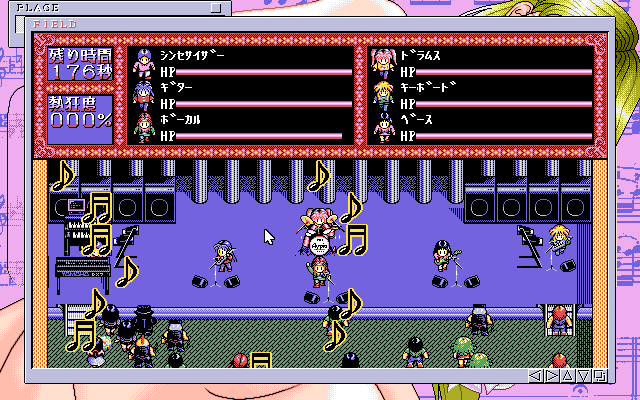Image resolution: width=640 pixels, height=400 pixels.
Task: Select the synthesizer member portrait
Action: (x=143, y=62)
